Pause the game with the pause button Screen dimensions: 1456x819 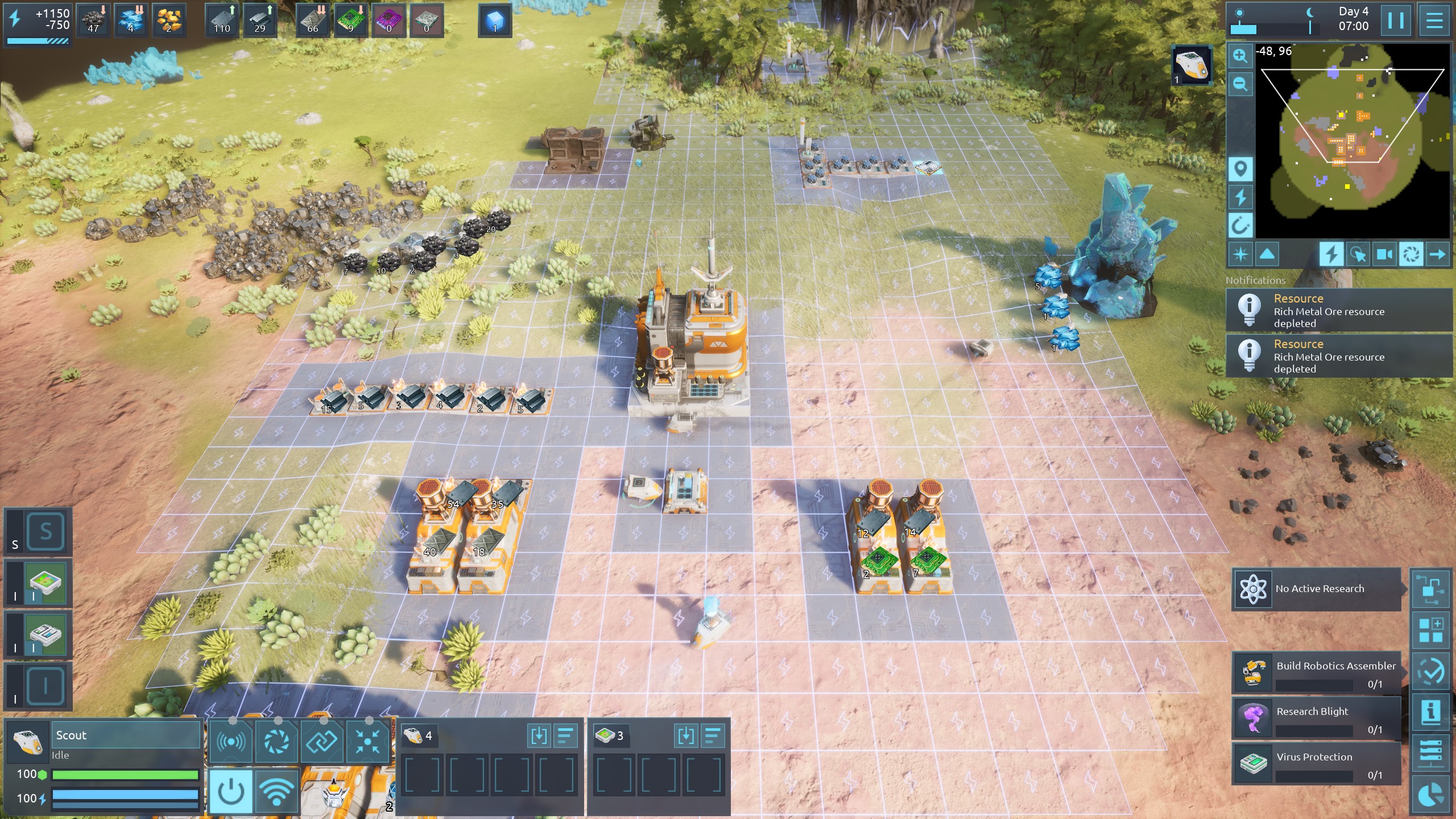tap(1396, 20)
